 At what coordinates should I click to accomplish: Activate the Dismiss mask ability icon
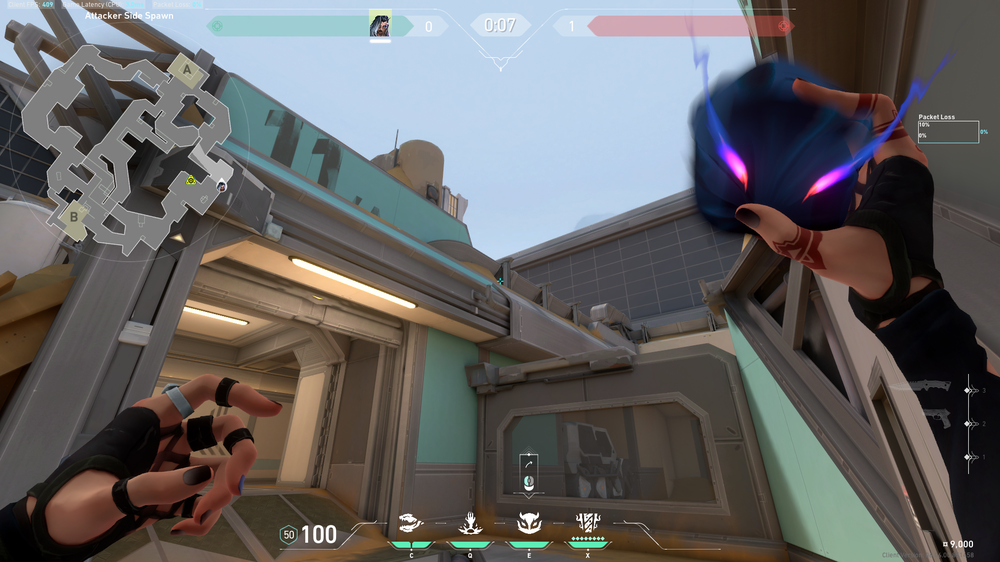[528, 522]
